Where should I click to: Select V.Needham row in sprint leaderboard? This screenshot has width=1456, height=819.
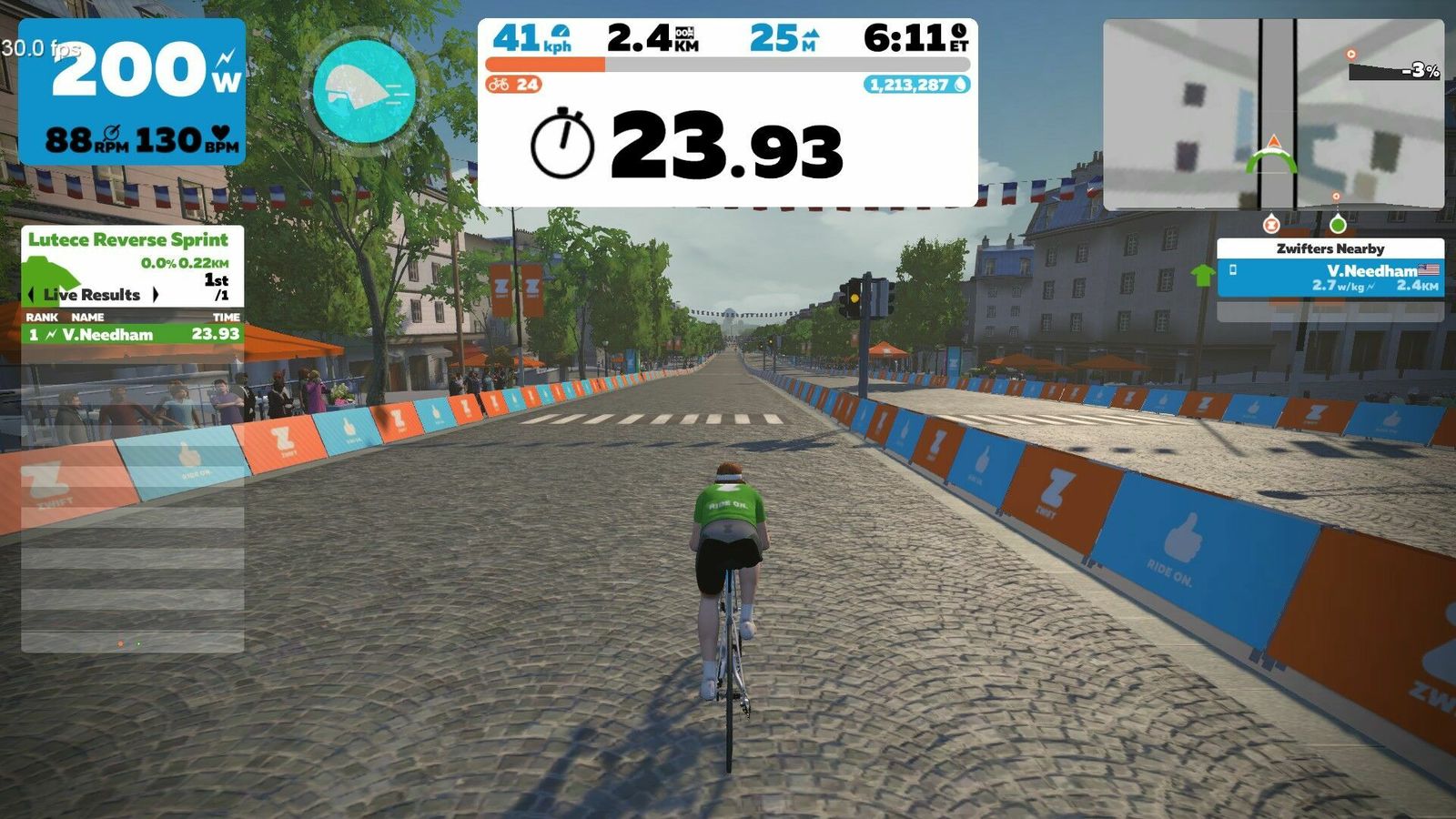133,334
